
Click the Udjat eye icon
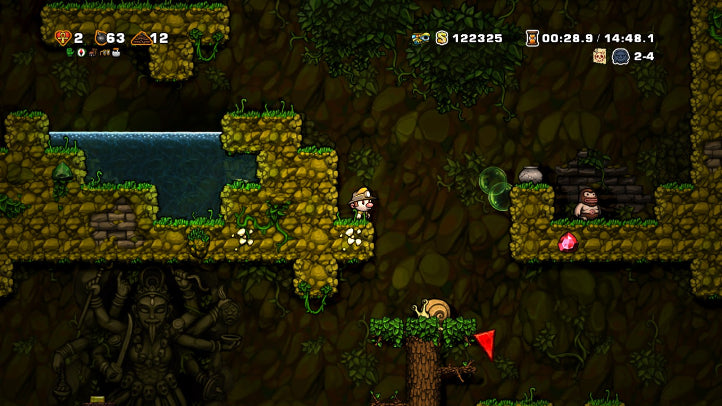421,38
